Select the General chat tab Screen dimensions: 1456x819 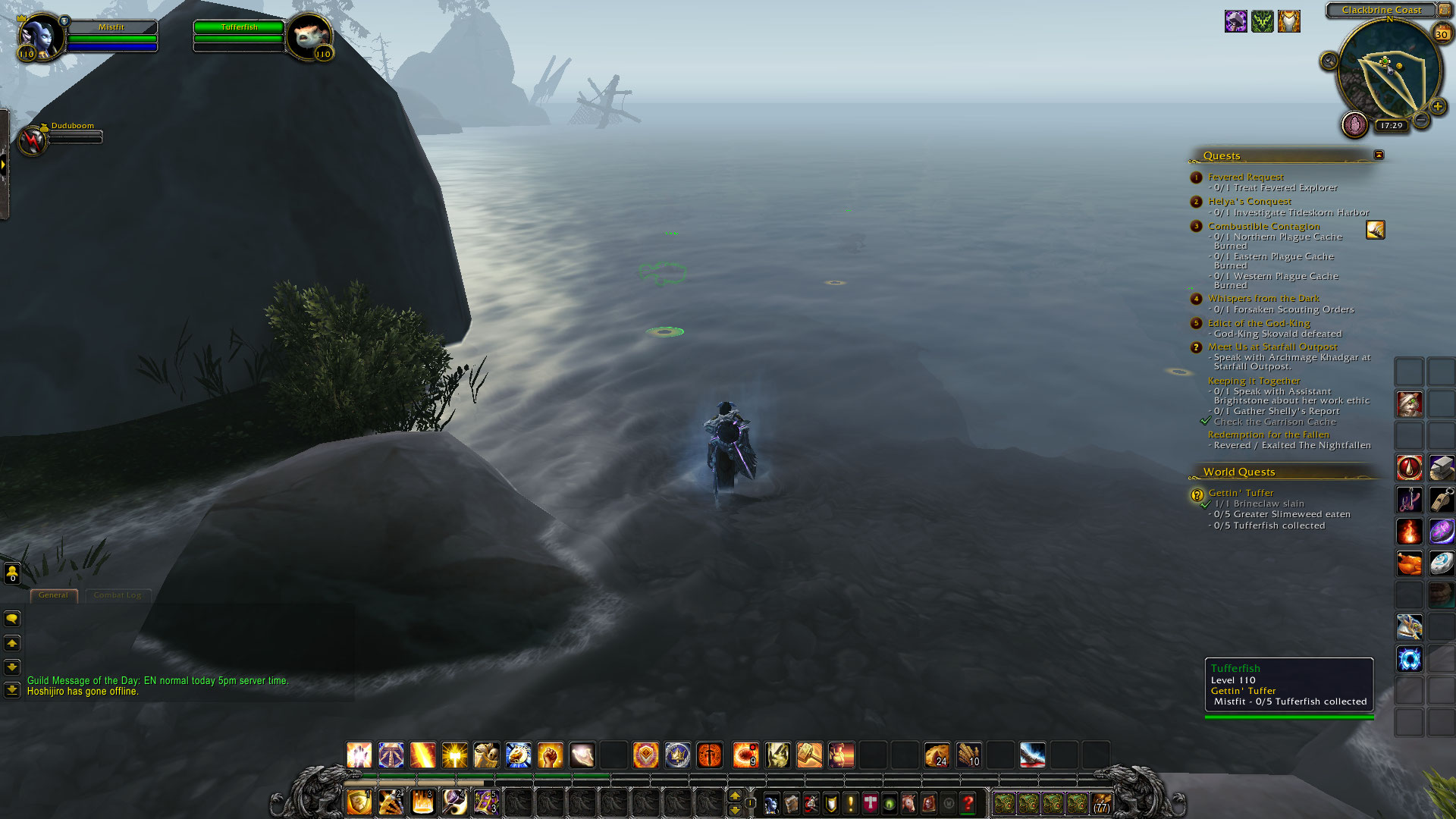pyautogui.click(x=53, y=595)
